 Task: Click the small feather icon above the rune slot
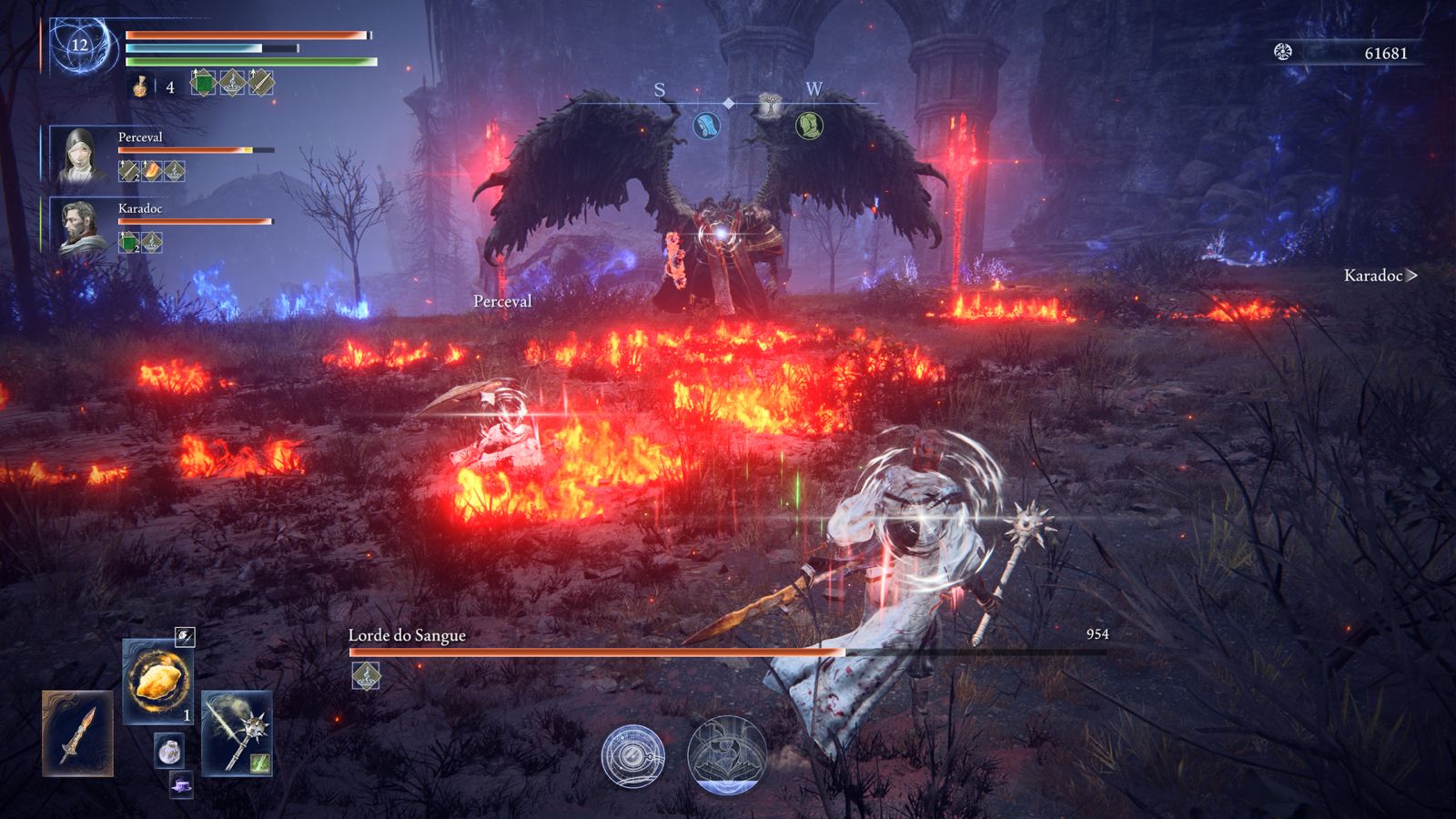click(184, 637)
